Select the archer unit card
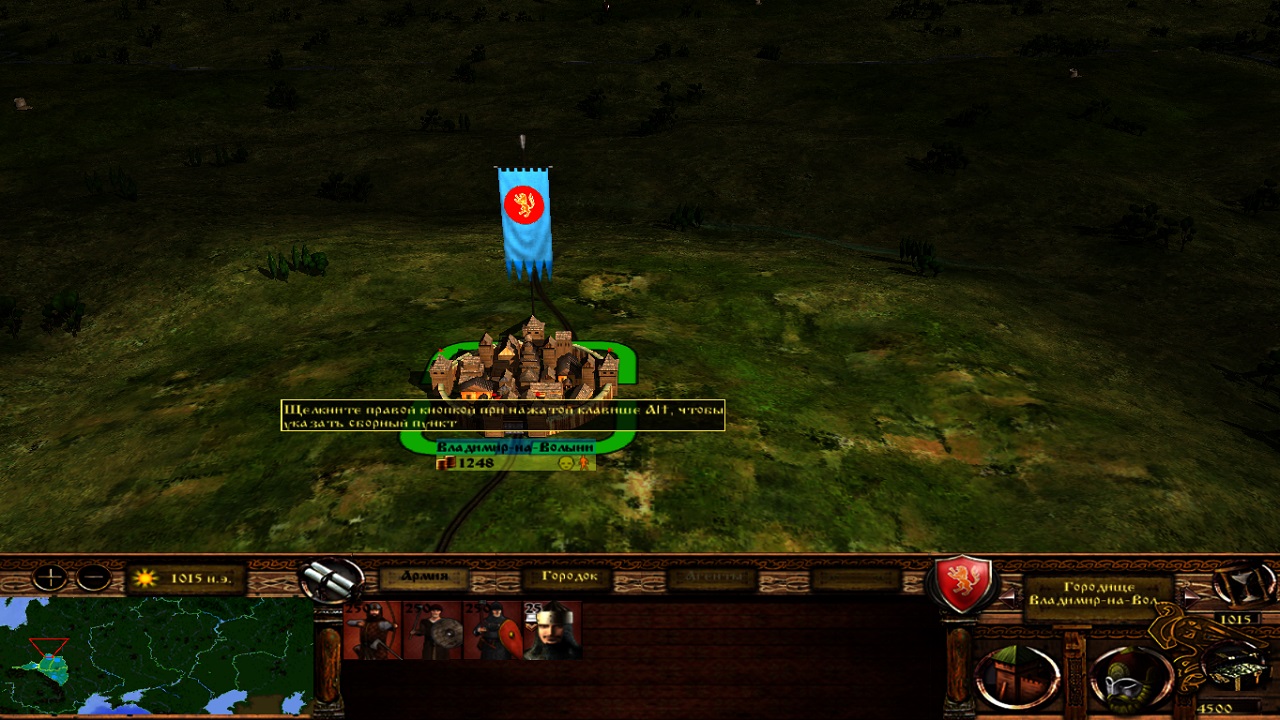Image resolution: width=1280 pixels, height=720 pixels. (x=372, y=630)
